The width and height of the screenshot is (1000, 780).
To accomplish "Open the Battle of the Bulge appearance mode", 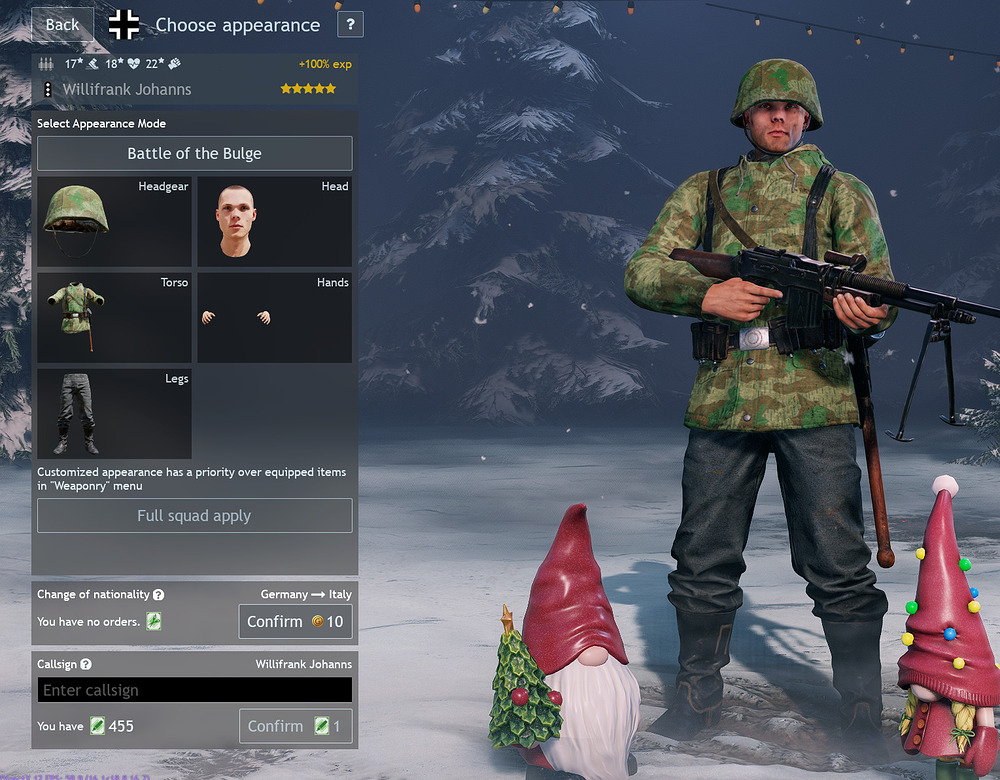I will click(194, 154).
